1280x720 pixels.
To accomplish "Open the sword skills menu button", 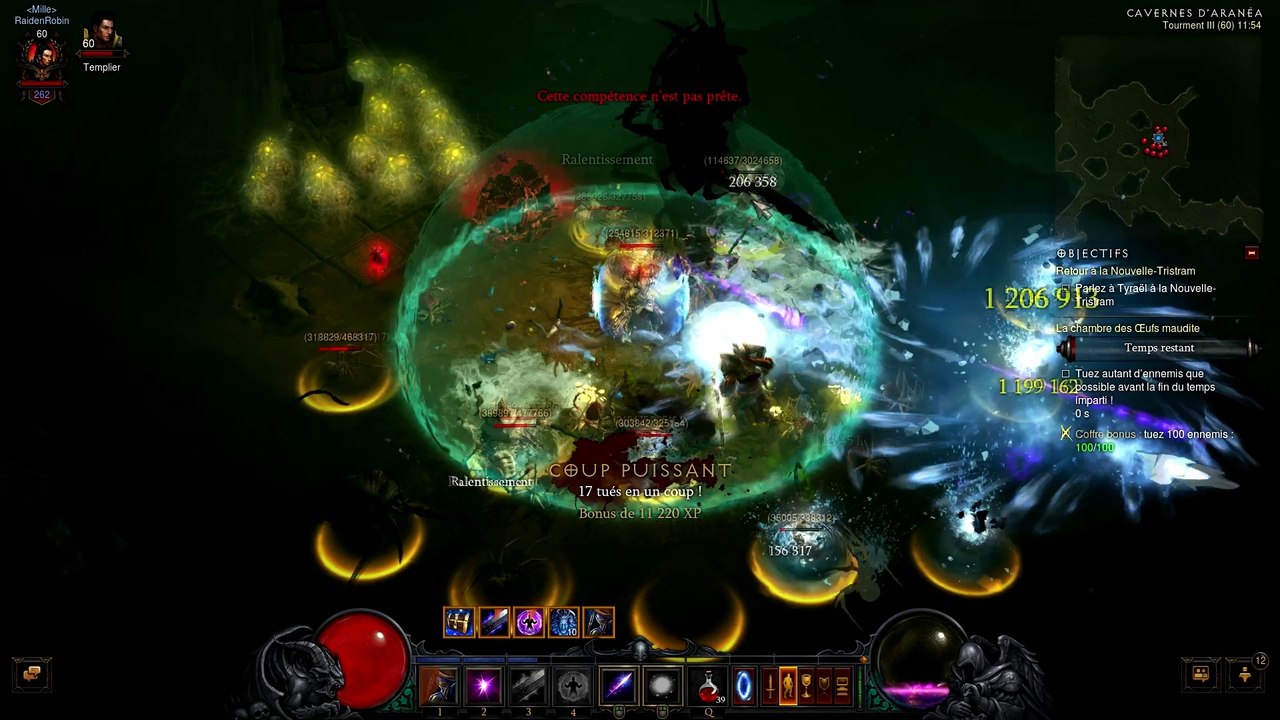I will [x=770, y=686].
